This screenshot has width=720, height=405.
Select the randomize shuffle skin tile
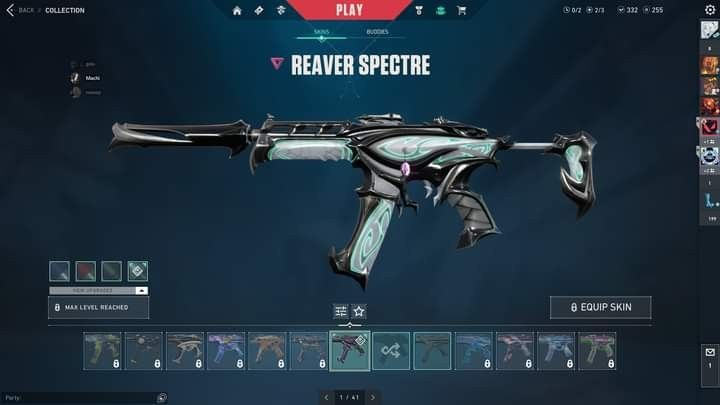click(x=391, y=351)
